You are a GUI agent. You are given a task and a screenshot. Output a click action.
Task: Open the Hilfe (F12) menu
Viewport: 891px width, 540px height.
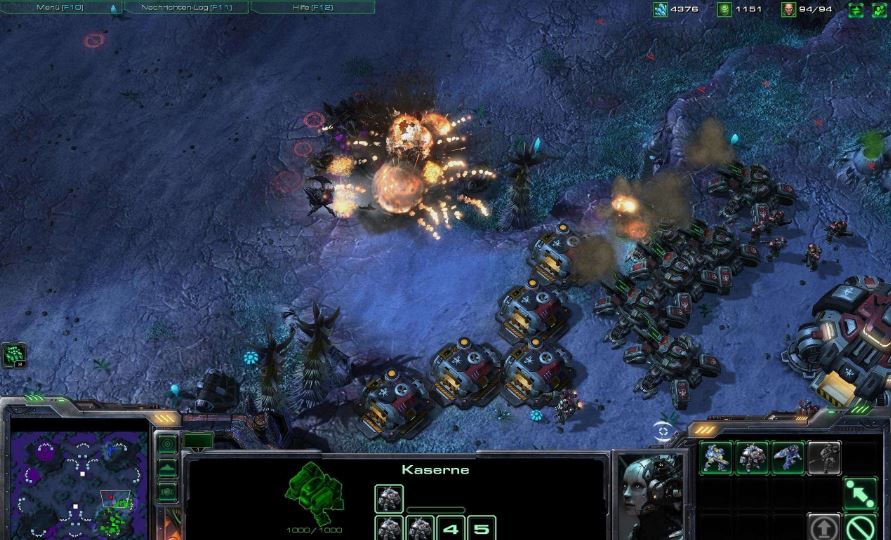tap(312, 7)
